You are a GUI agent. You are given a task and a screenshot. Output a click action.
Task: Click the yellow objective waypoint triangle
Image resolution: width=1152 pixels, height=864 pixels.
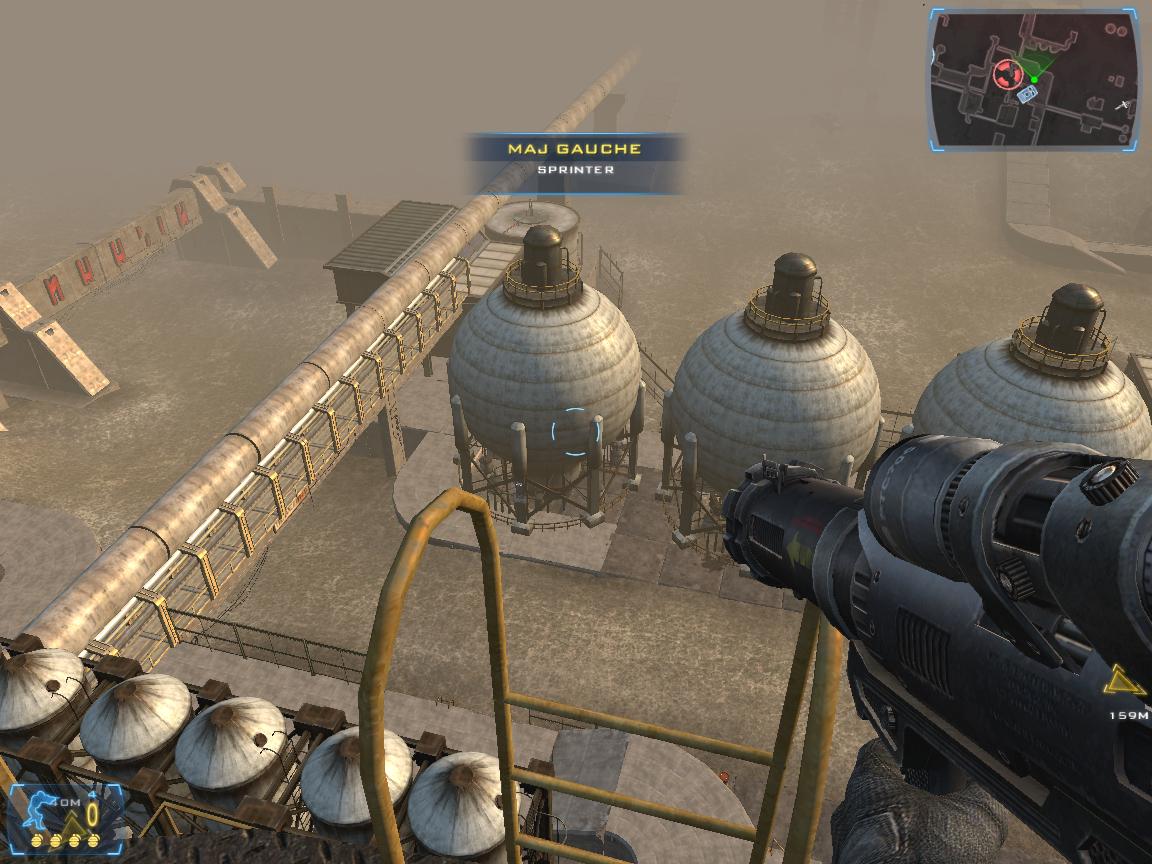(x=1123, y=683)
